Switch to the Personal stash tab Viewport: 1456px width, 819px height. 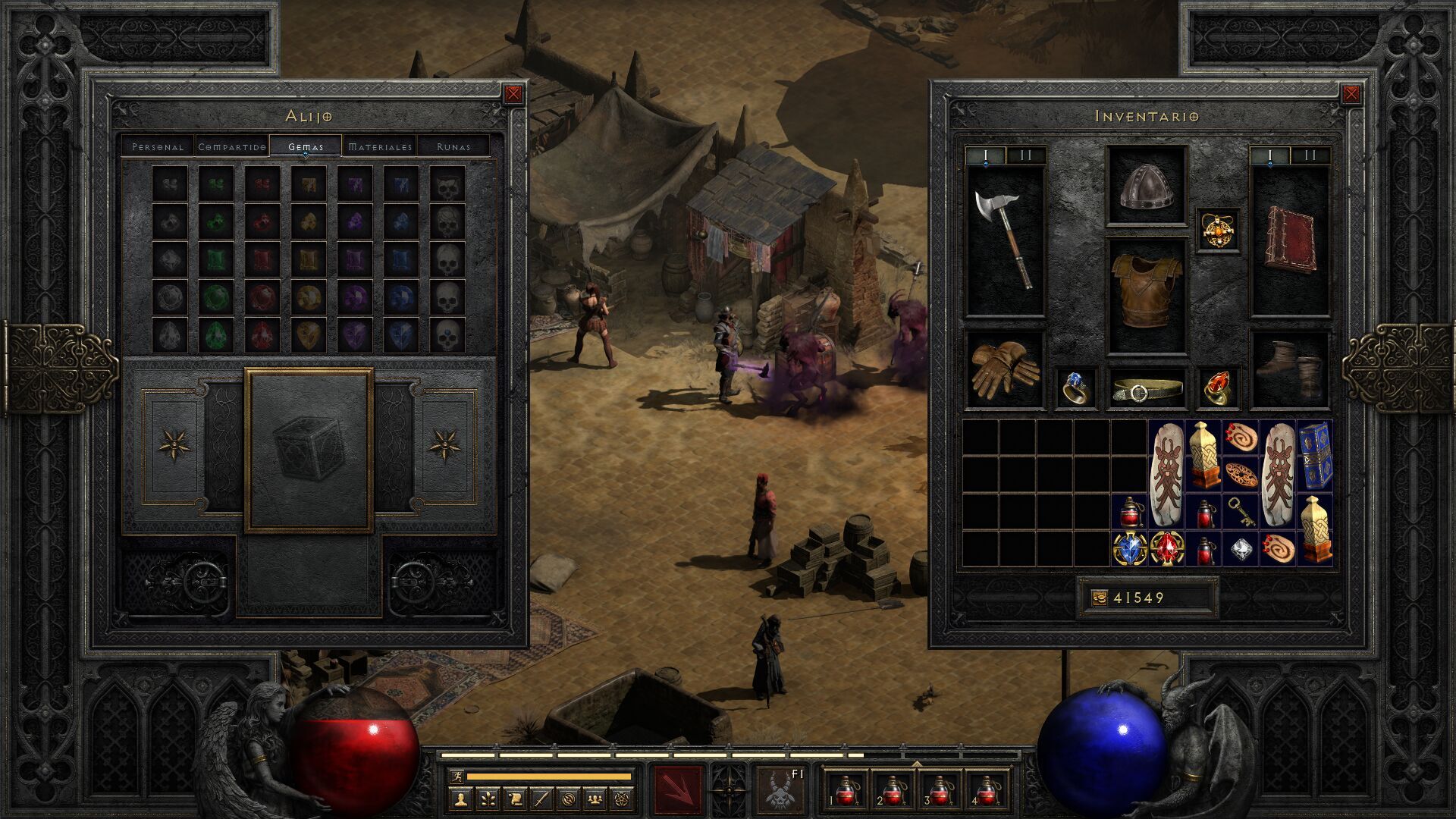158,146
